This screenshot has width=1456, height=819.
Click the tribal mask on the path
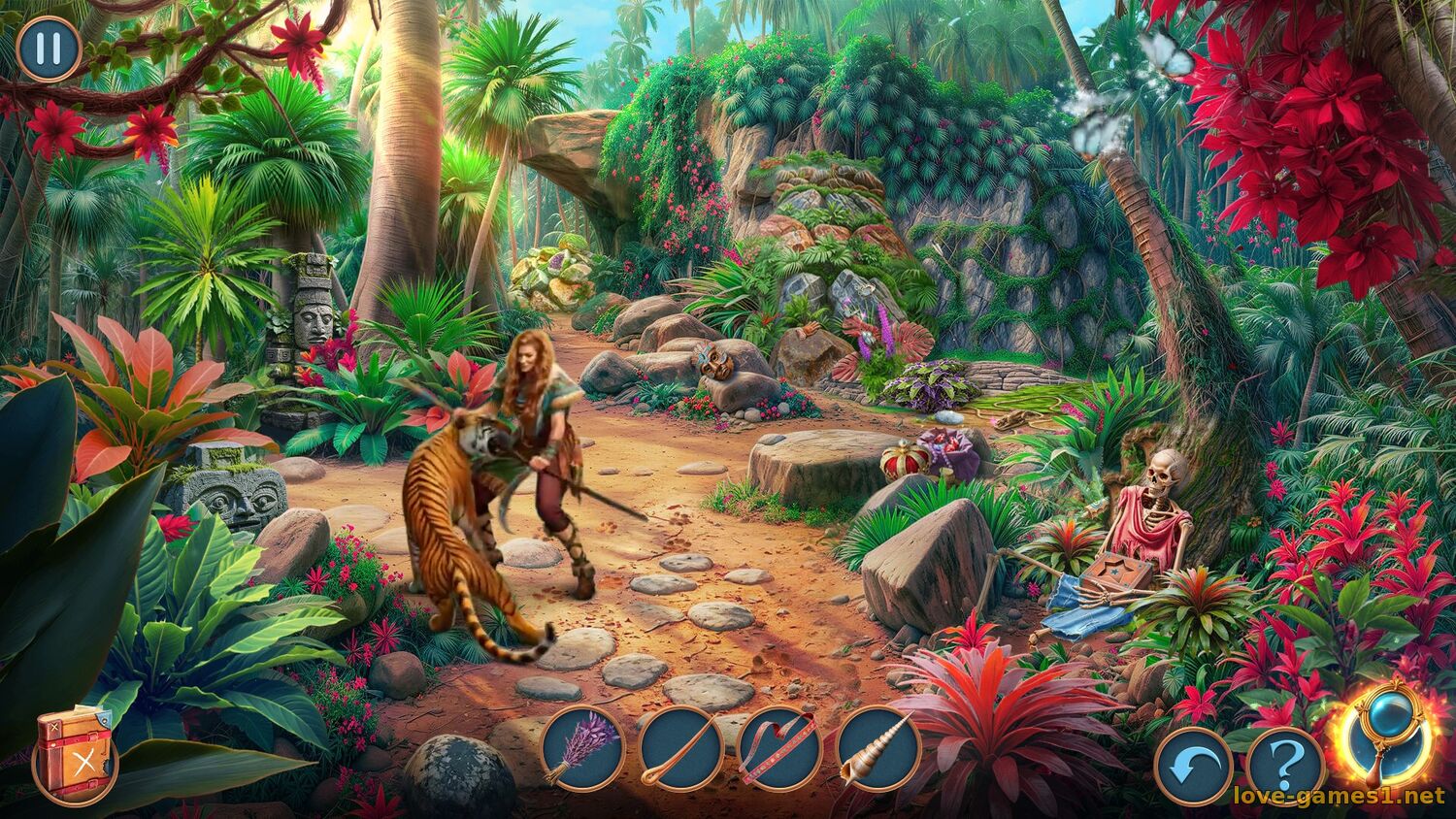tap(714, 361)
